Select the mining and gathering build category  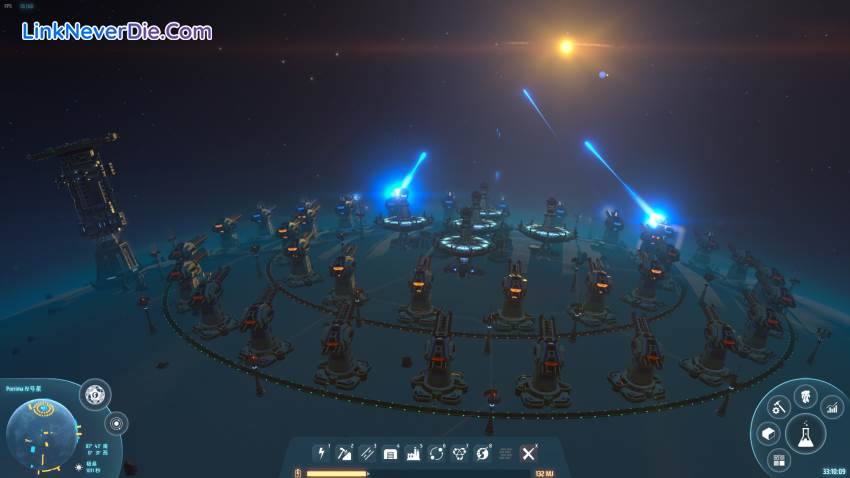[x=344, y=453]
